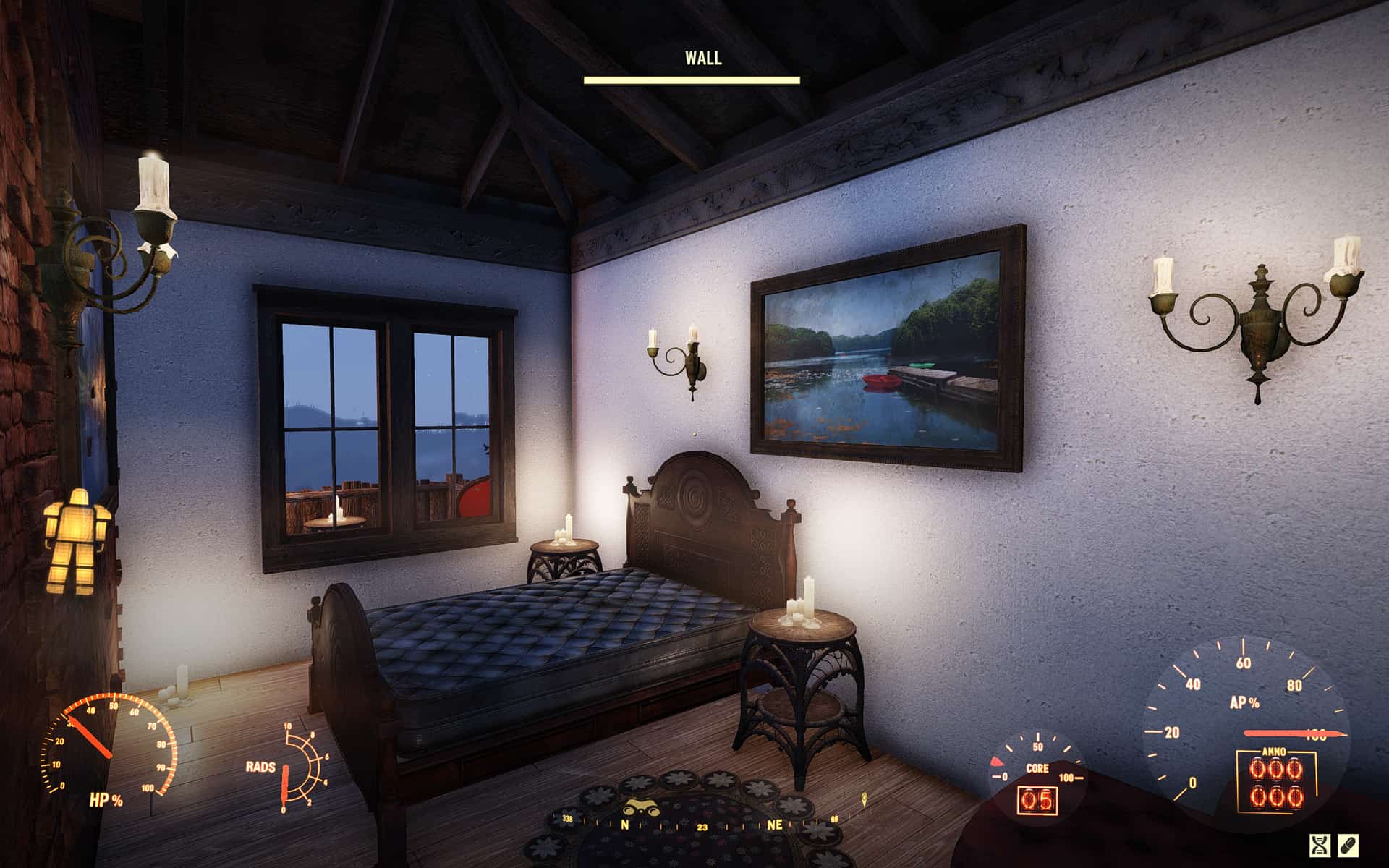Click the binoculars marker on the compass

click(x=640, y=808)
